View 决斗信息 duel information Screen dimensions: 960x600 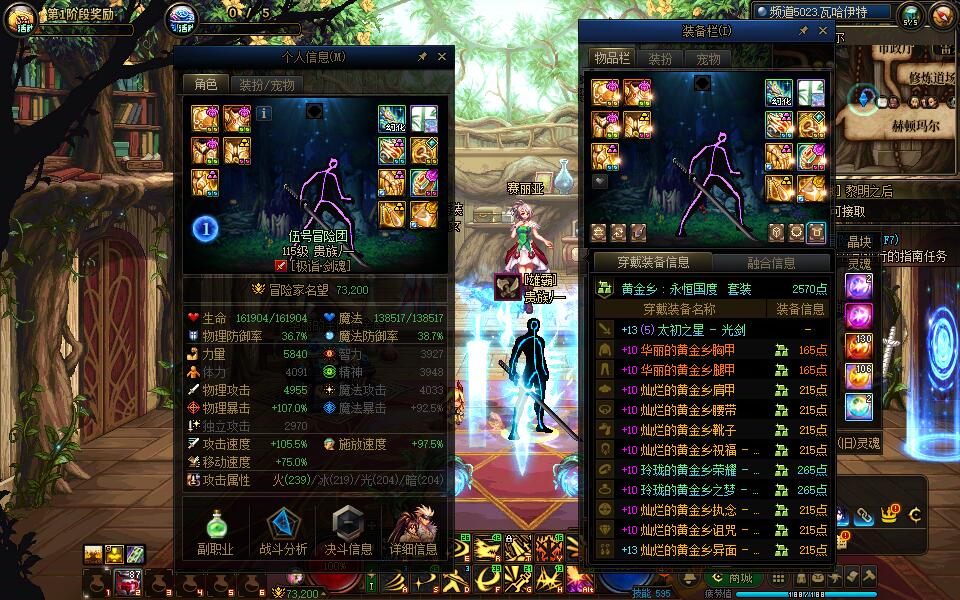tap(348, 532)
